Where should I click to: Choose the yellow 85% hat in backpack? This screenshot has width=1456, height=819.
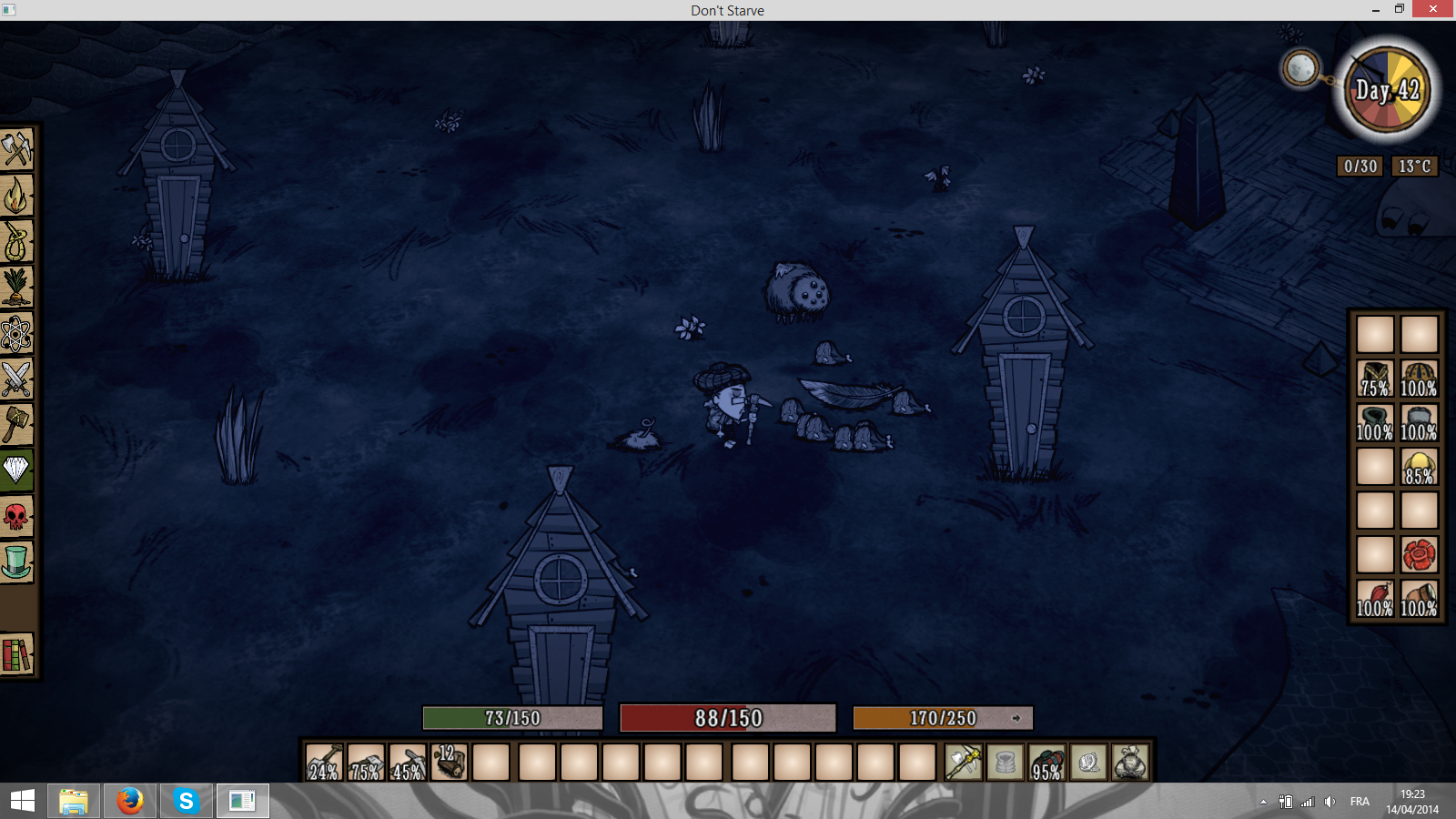[1419, 466]
